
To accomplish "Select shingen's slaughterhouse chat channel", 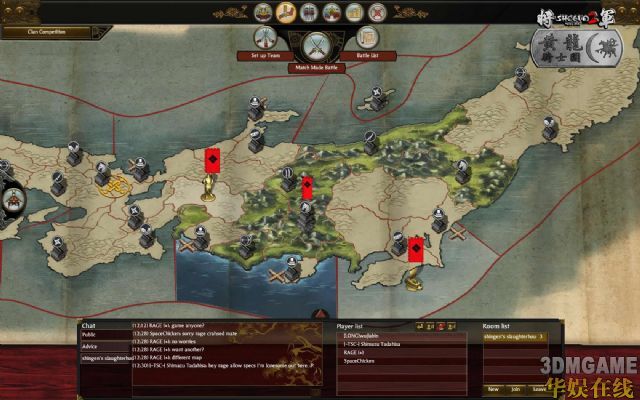I will pyautogui.click(x=104, y=358).
